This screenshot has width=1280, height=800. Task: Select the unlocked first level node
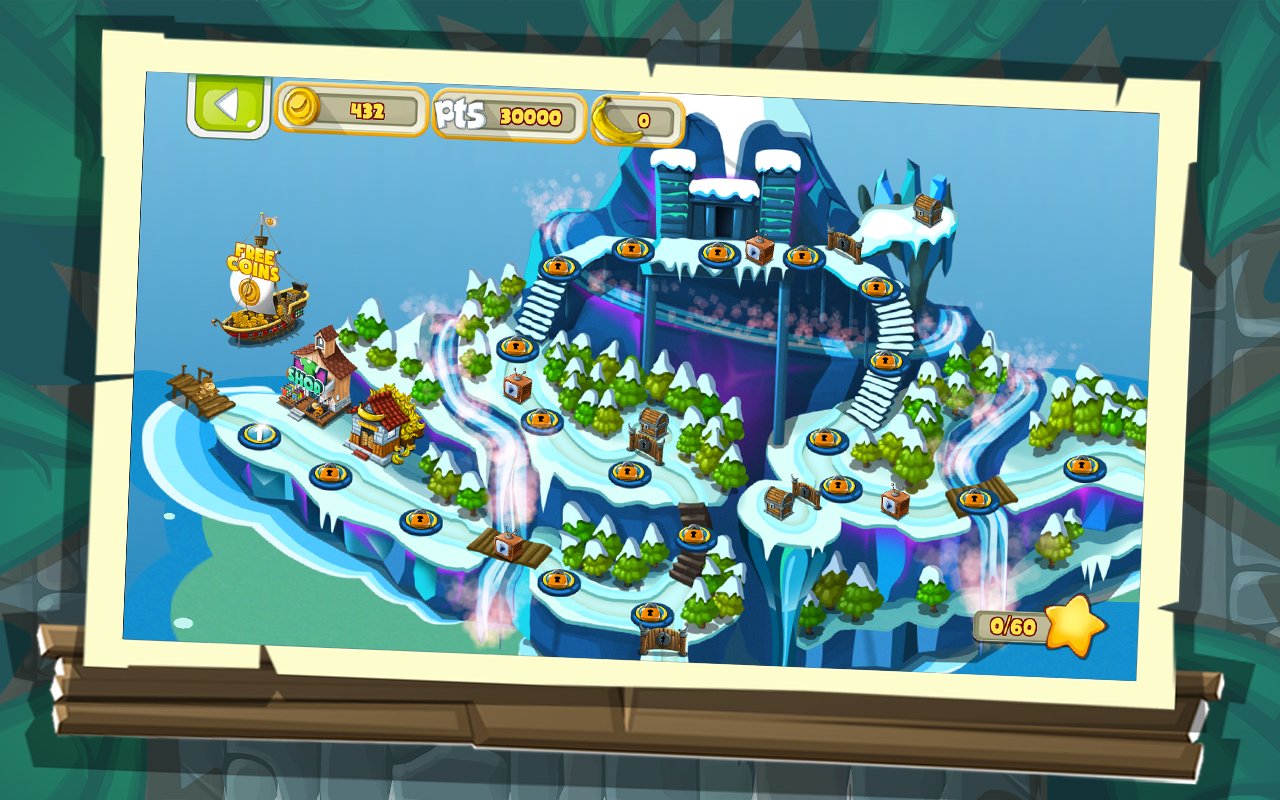[x=259, y=435]
